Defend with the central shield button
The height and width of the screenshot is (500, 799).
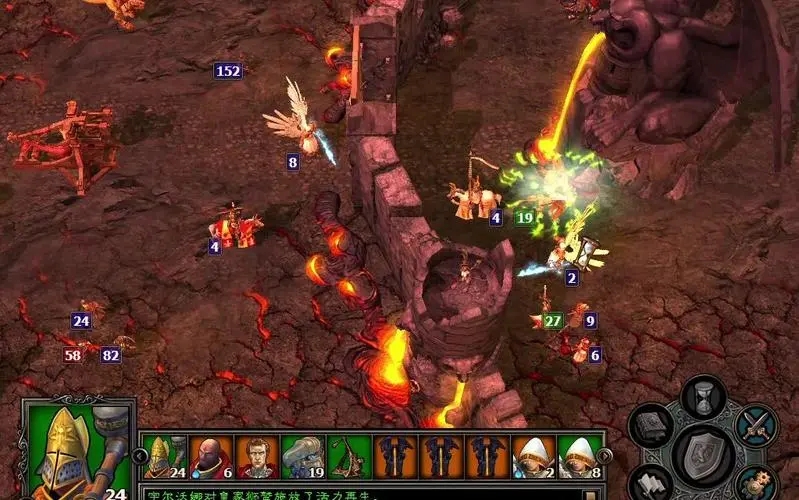point(703,455)
